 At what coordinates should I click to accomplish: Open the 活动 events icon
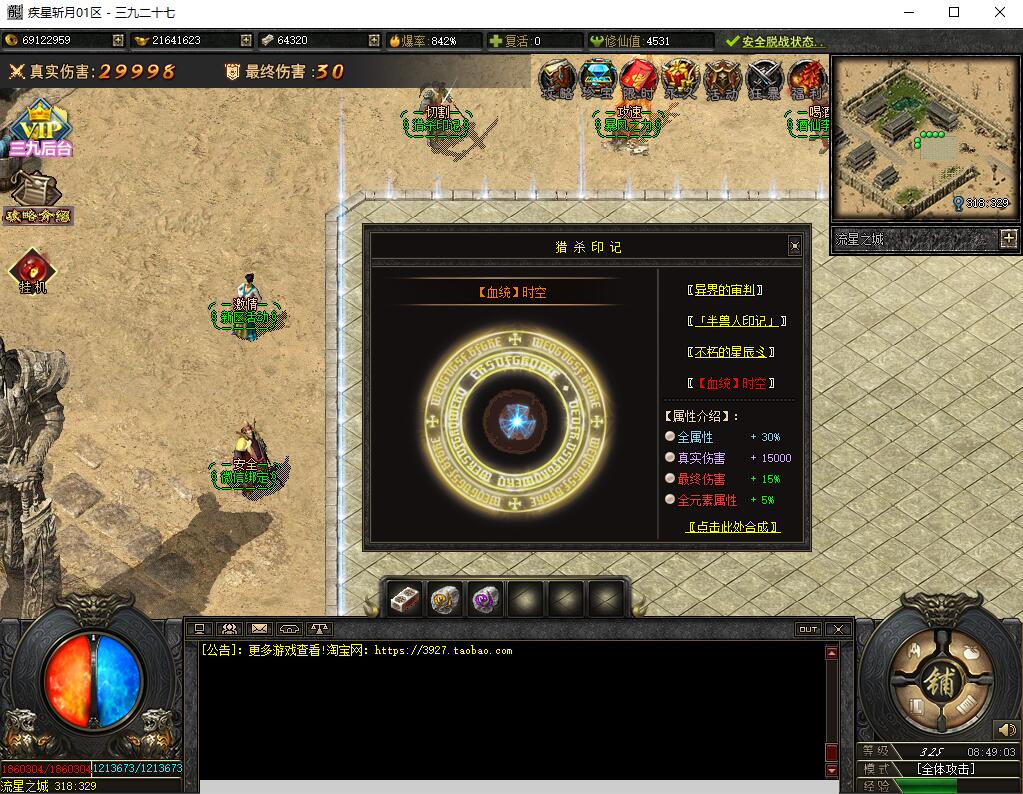[722, 78]
